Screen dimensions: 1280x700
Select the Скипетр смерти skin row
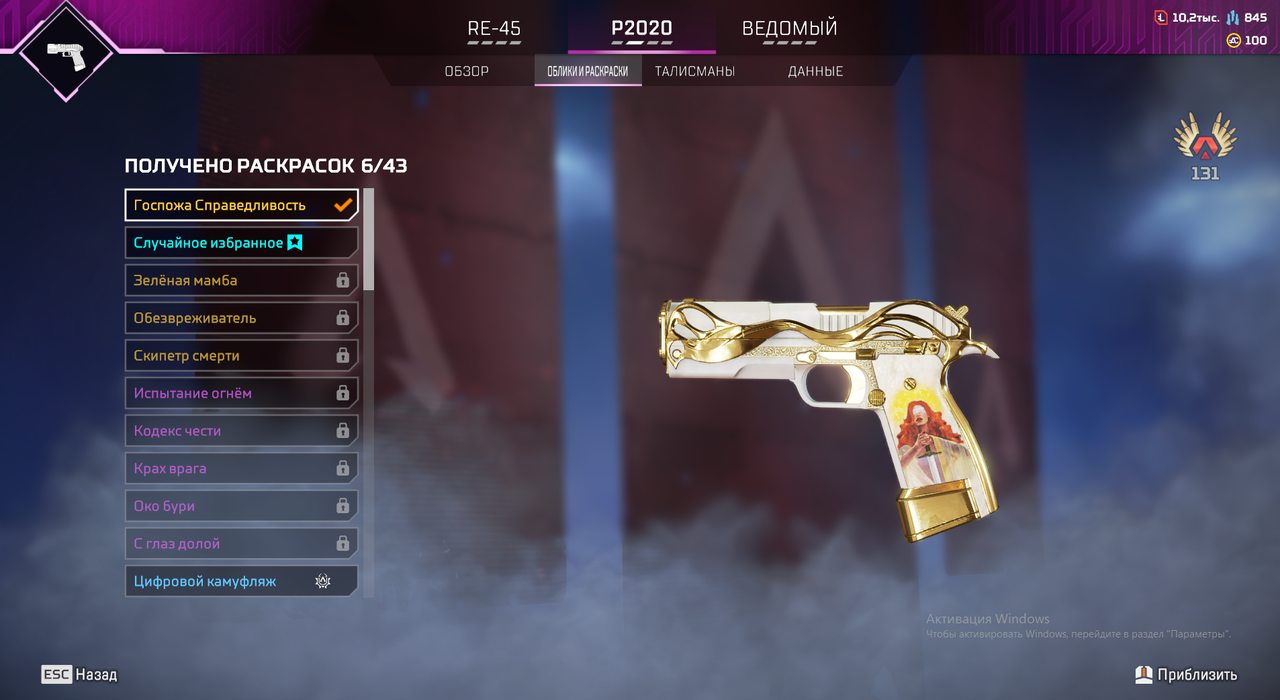241,356
